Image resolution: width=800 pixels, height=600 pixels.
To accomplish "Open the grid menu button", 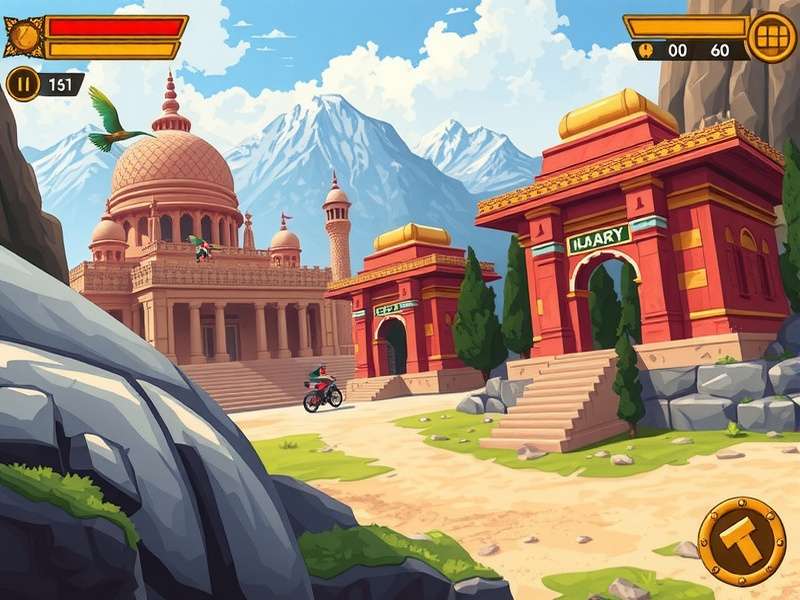I will [x=771, y=38].
